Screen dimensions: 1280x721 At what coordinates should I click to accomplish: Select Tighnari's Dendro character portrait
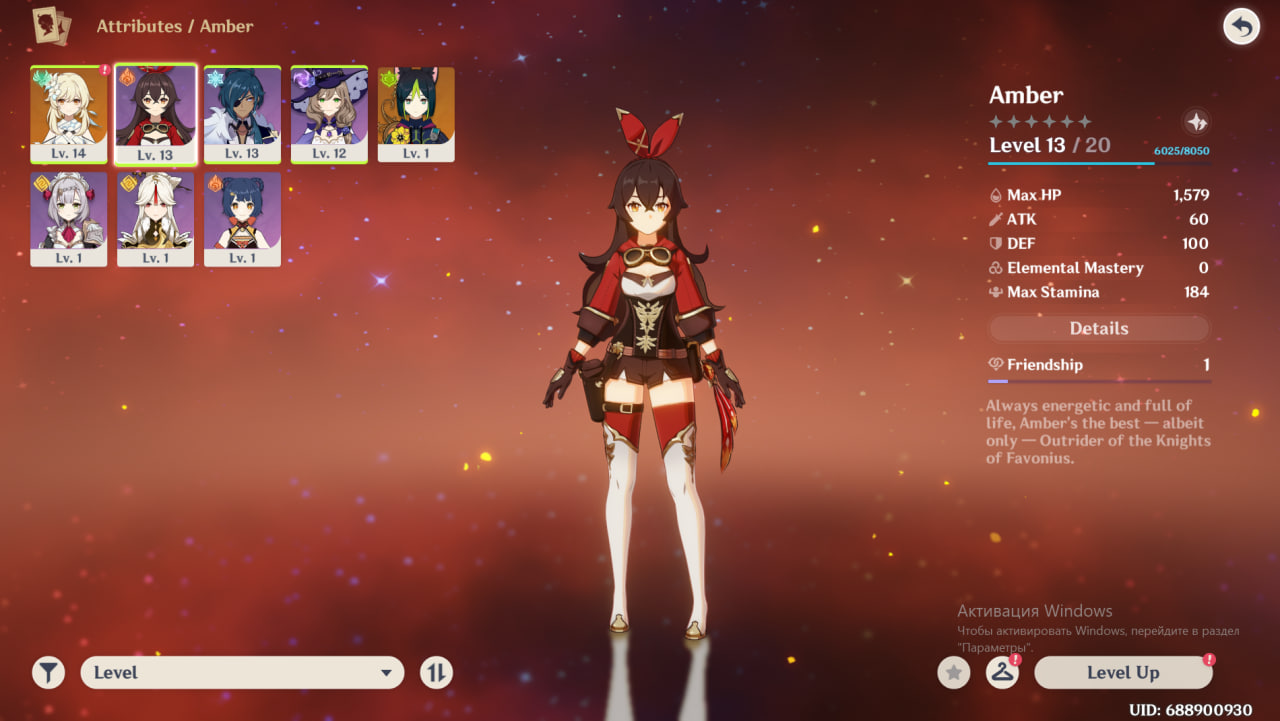coord(416,112)
